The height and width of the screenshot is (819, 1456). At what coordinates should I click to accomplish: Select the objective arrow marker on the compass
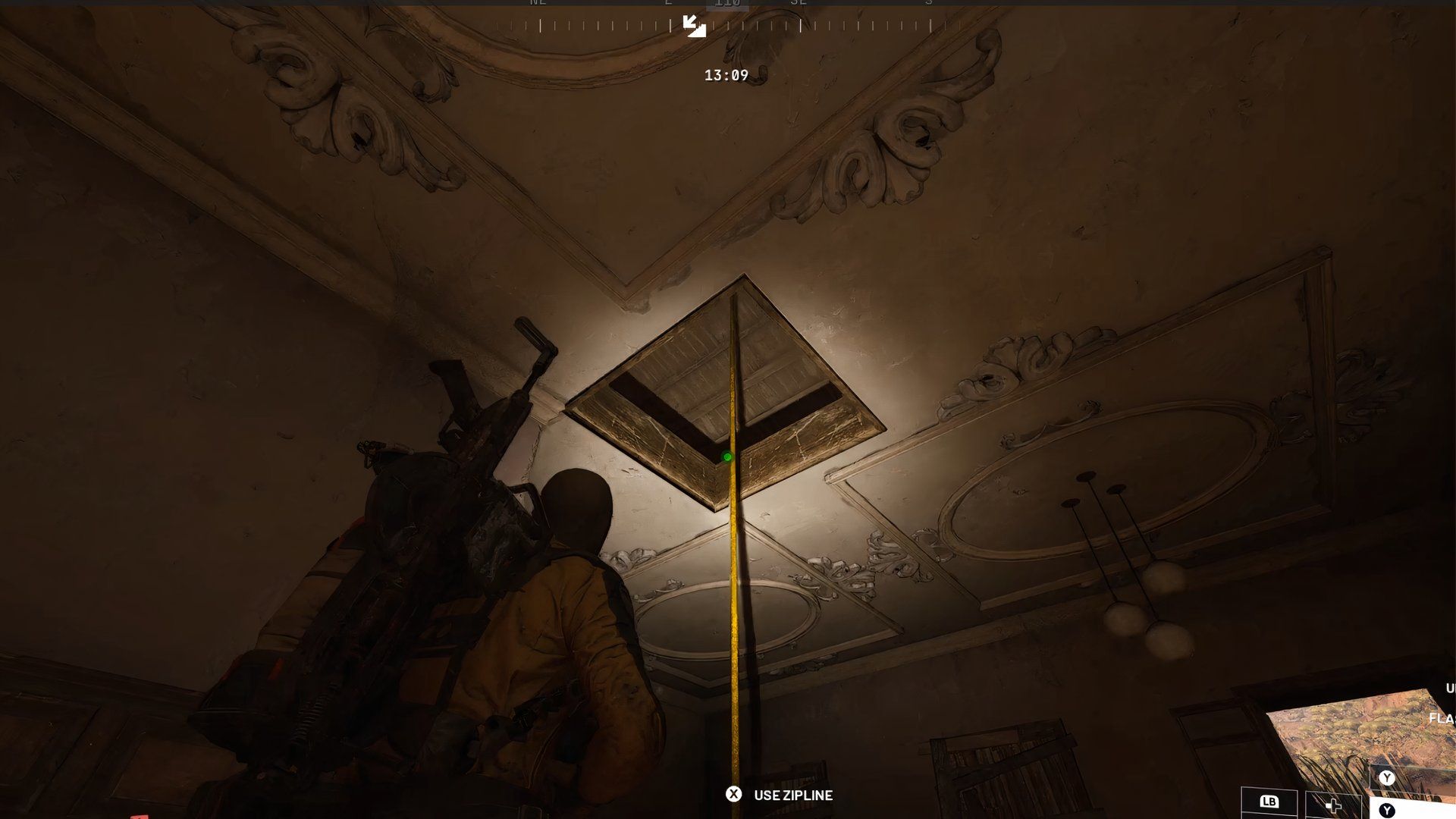(x=695, y=27)
